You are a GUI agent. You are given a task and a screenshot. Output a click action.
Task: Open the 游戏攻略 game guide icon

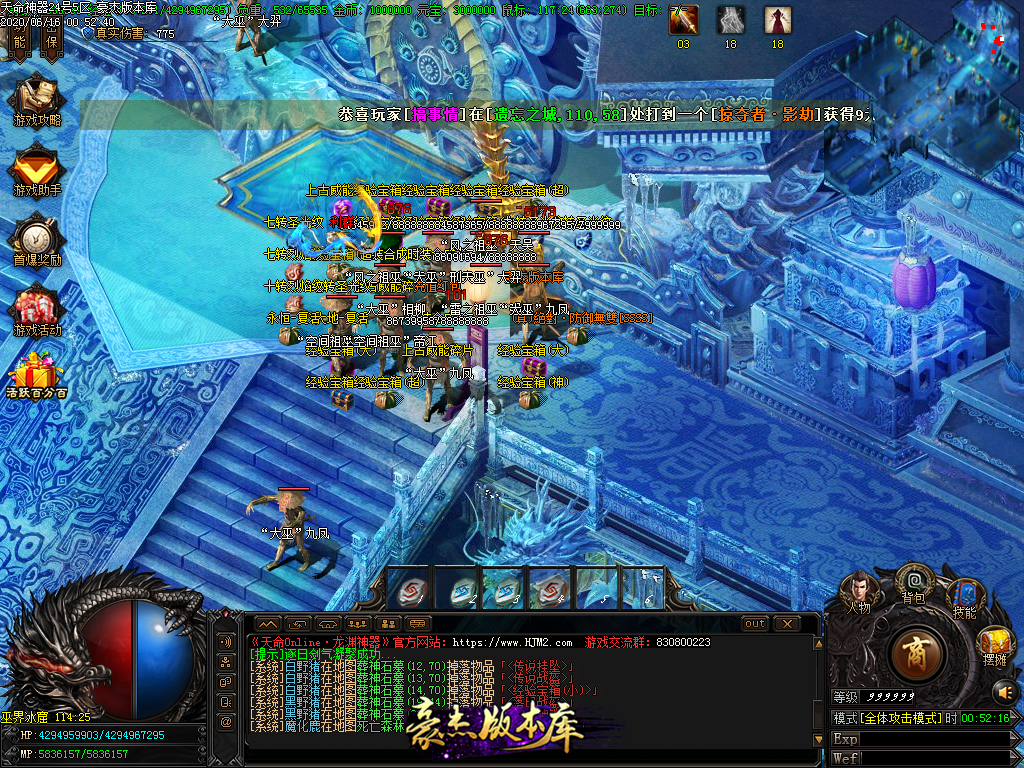pyautogui.click(x=37, y=98)
